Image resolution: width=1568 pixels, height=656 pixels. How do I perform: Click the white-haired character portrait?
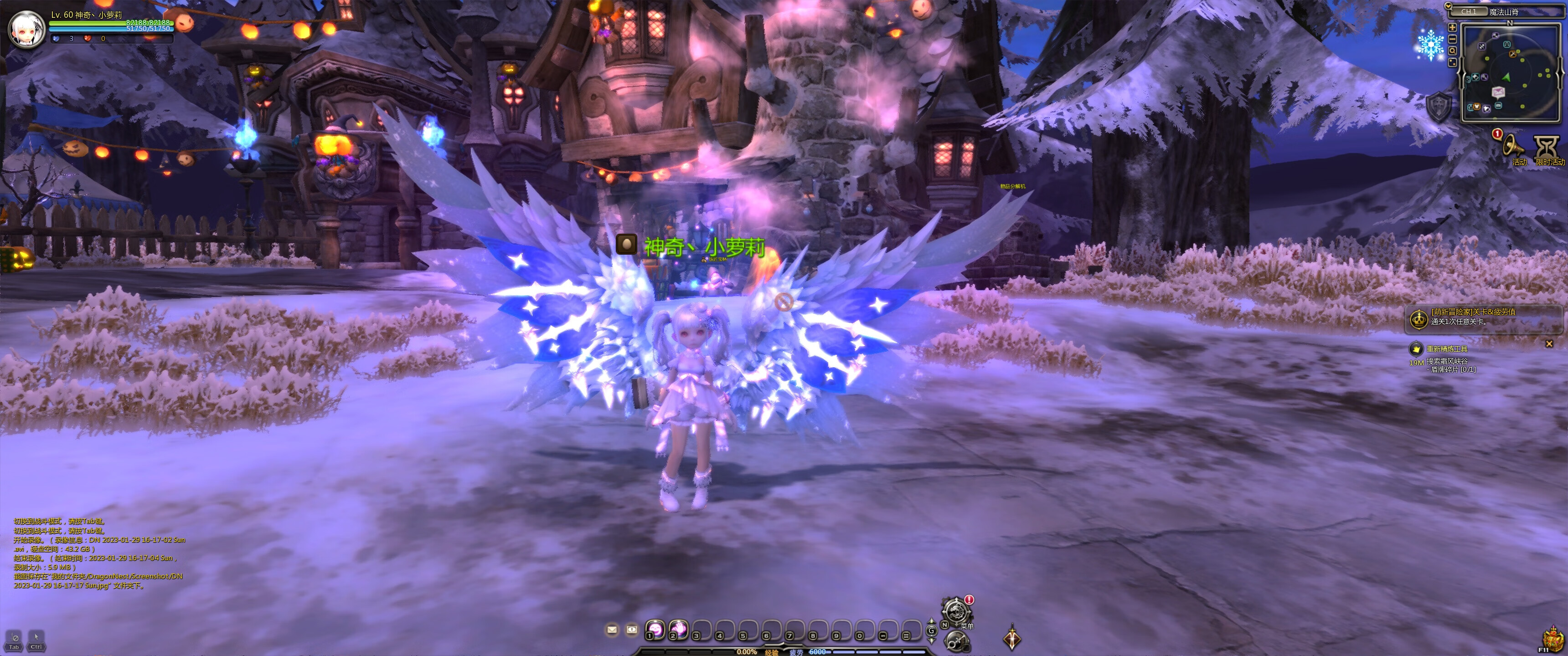[x=27, y=28]
